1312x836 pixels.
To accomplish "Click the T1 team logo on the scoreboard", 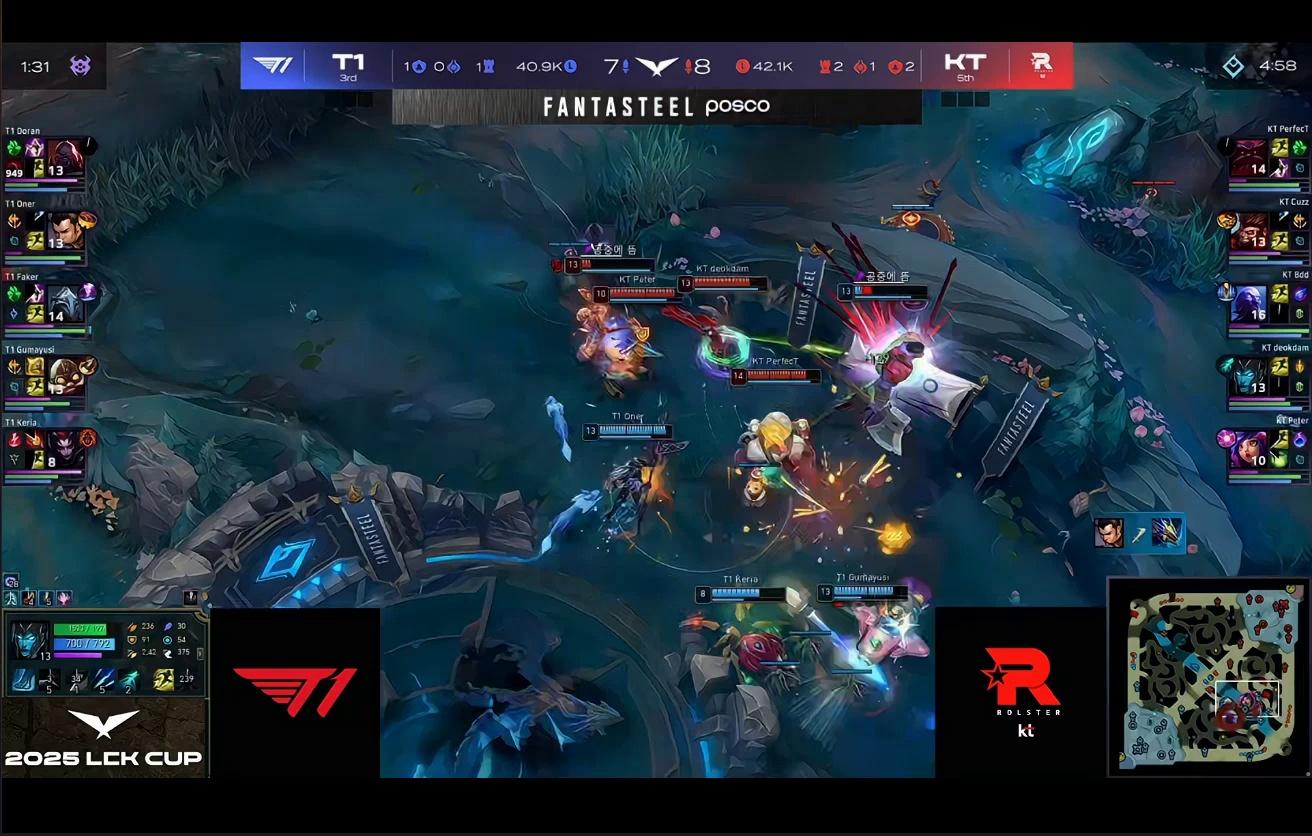I will click(271, 65).
